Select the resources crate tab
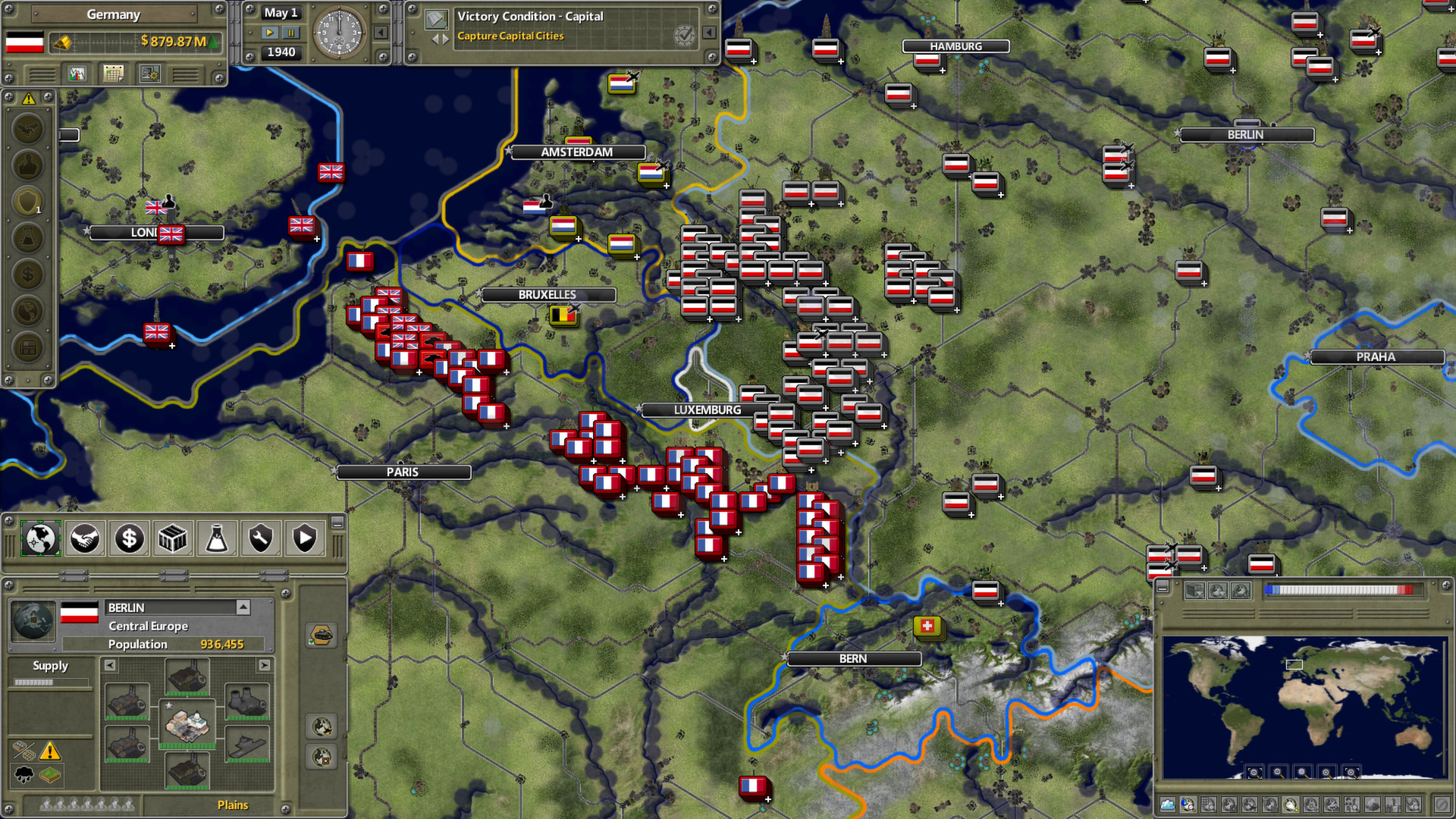Image resolution: width=1456 pixels, height=819 pixels. click(172, 538)
